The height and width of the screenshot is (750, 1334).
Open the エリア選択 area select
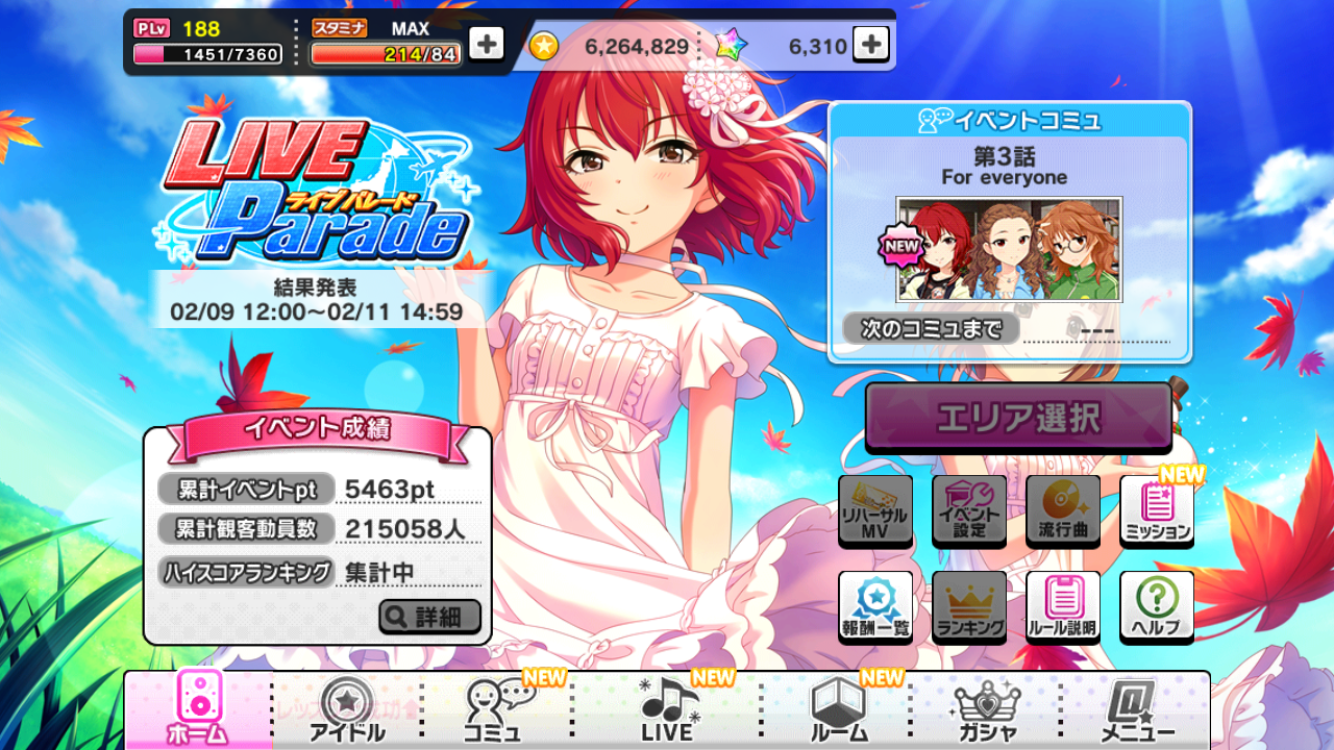(x=1018, y=418)
